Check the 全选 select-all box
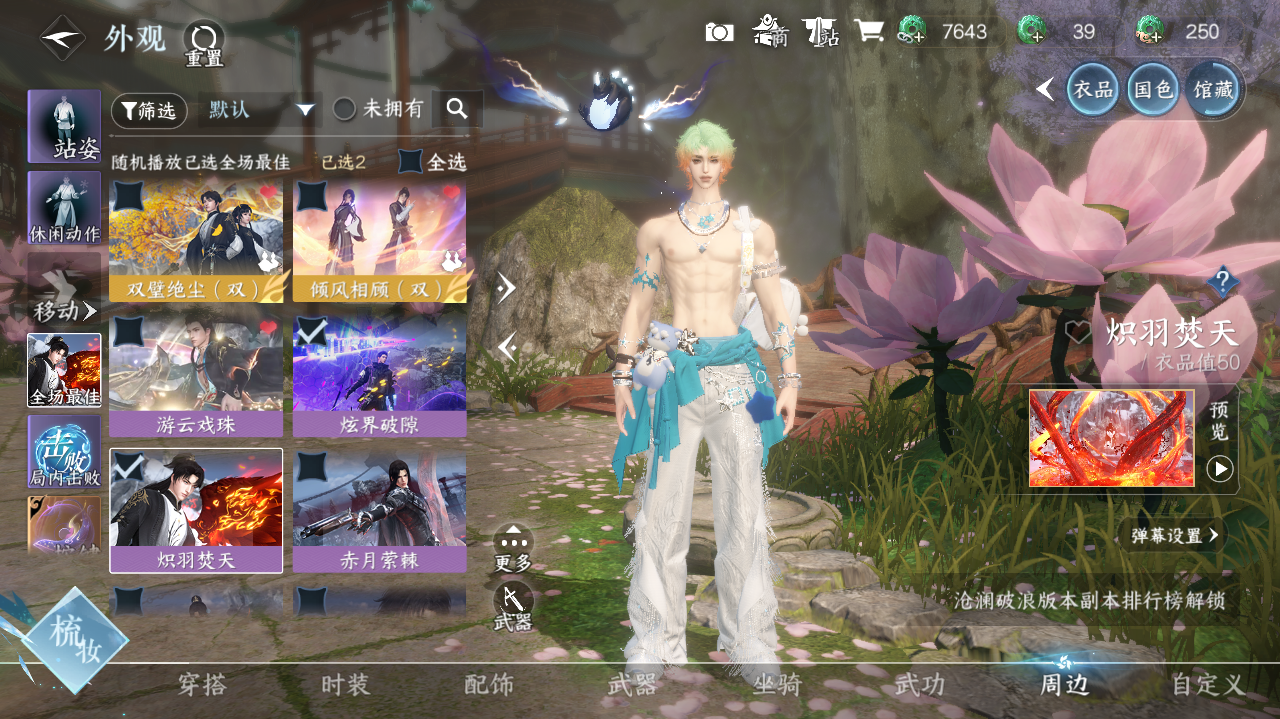Image resolution: width=1280 pixels, height=719 pixels. pos(410,161)
